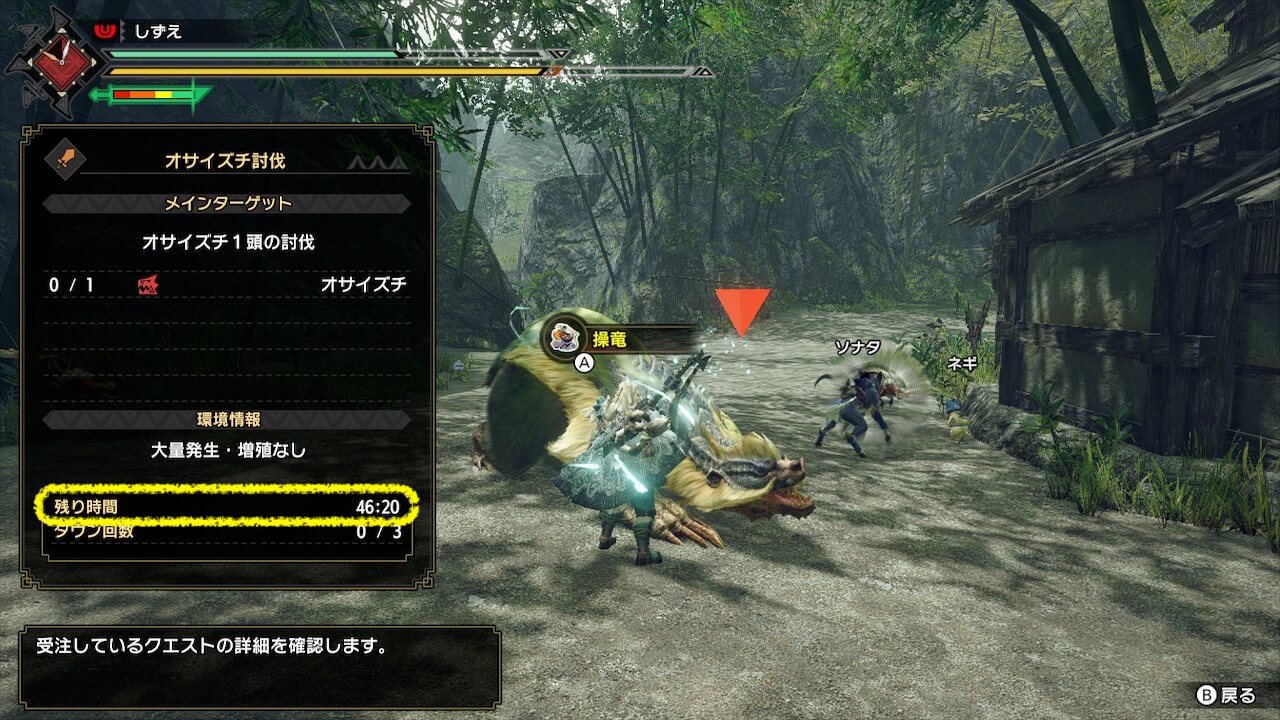Select the 環境情報 section header
Viewport: 1280px width, 720px height.
(x=227, y=419)
